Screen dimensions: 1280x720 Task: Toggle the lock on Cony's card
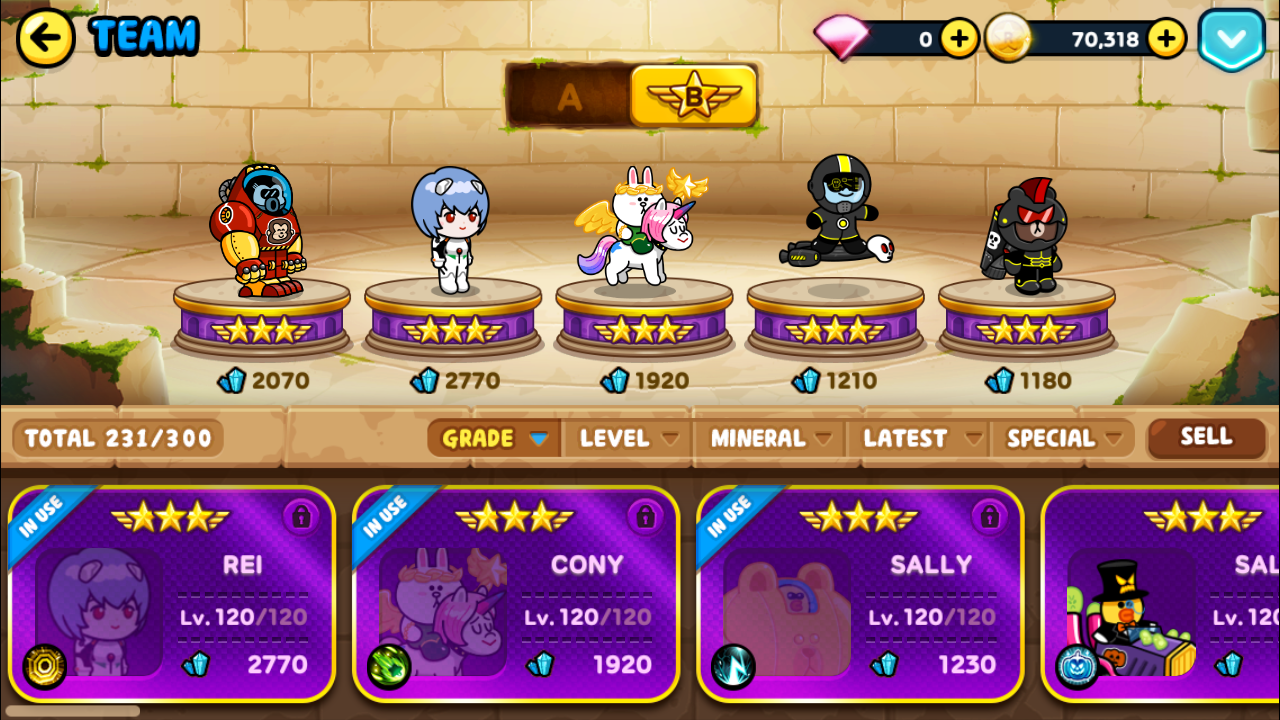645,516
